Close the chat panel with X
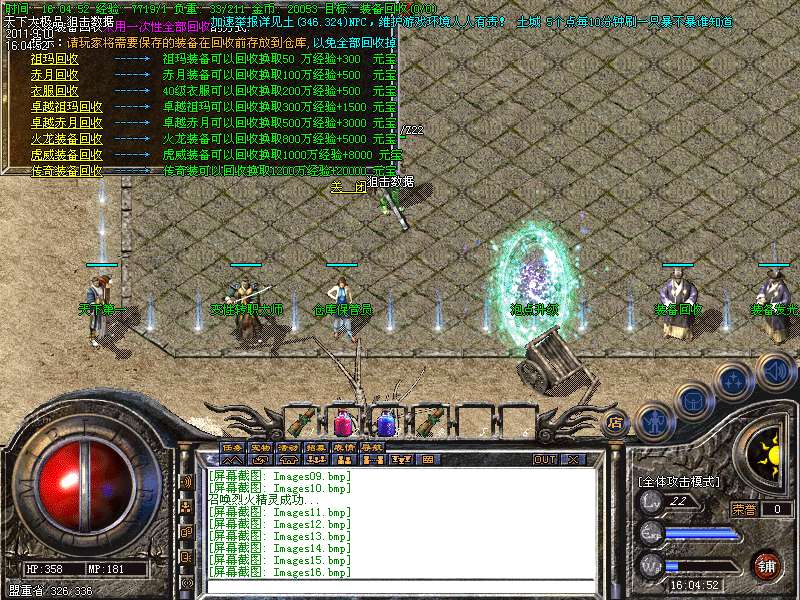Screen dimensions: 800x600 point(573,460)
